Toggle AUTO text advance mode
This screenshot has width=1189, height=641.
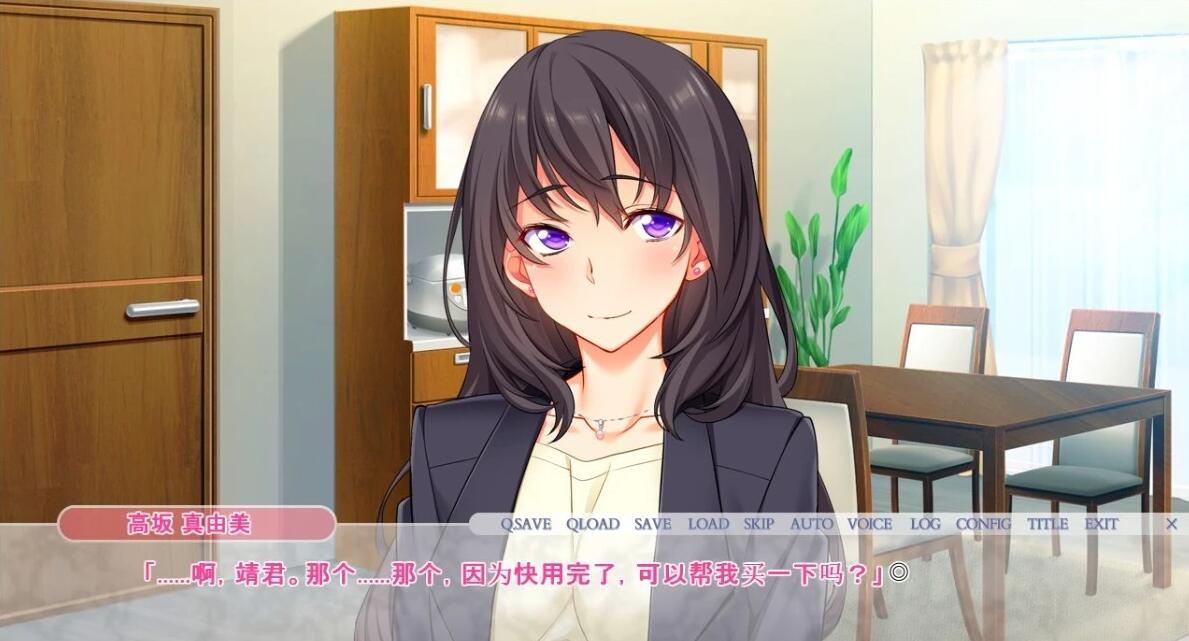click(x=811, y=523)
